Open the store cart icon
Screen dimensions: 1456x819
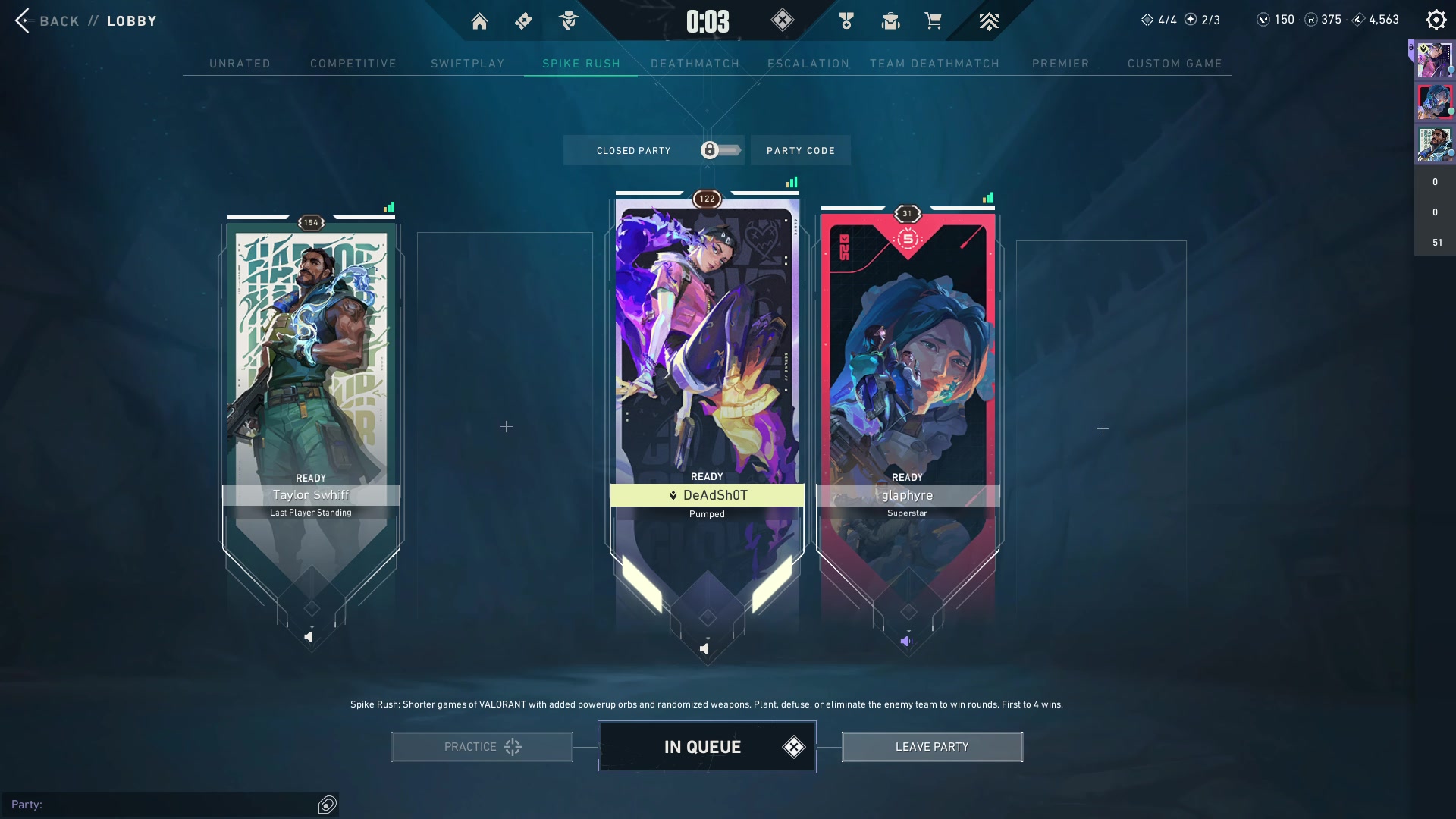(x=933, y=21)
